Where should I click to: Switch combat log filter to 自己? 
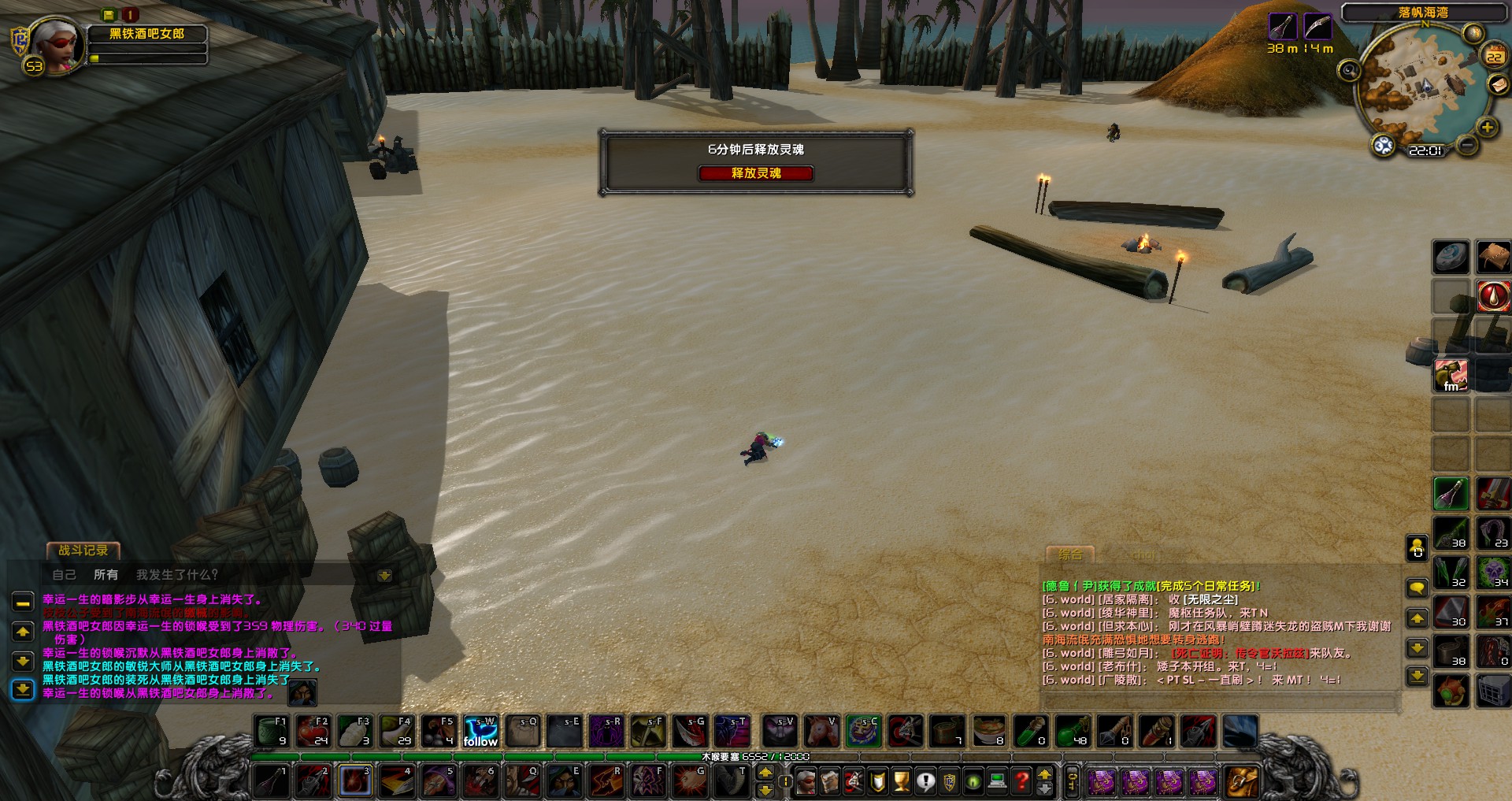[64, 575]
